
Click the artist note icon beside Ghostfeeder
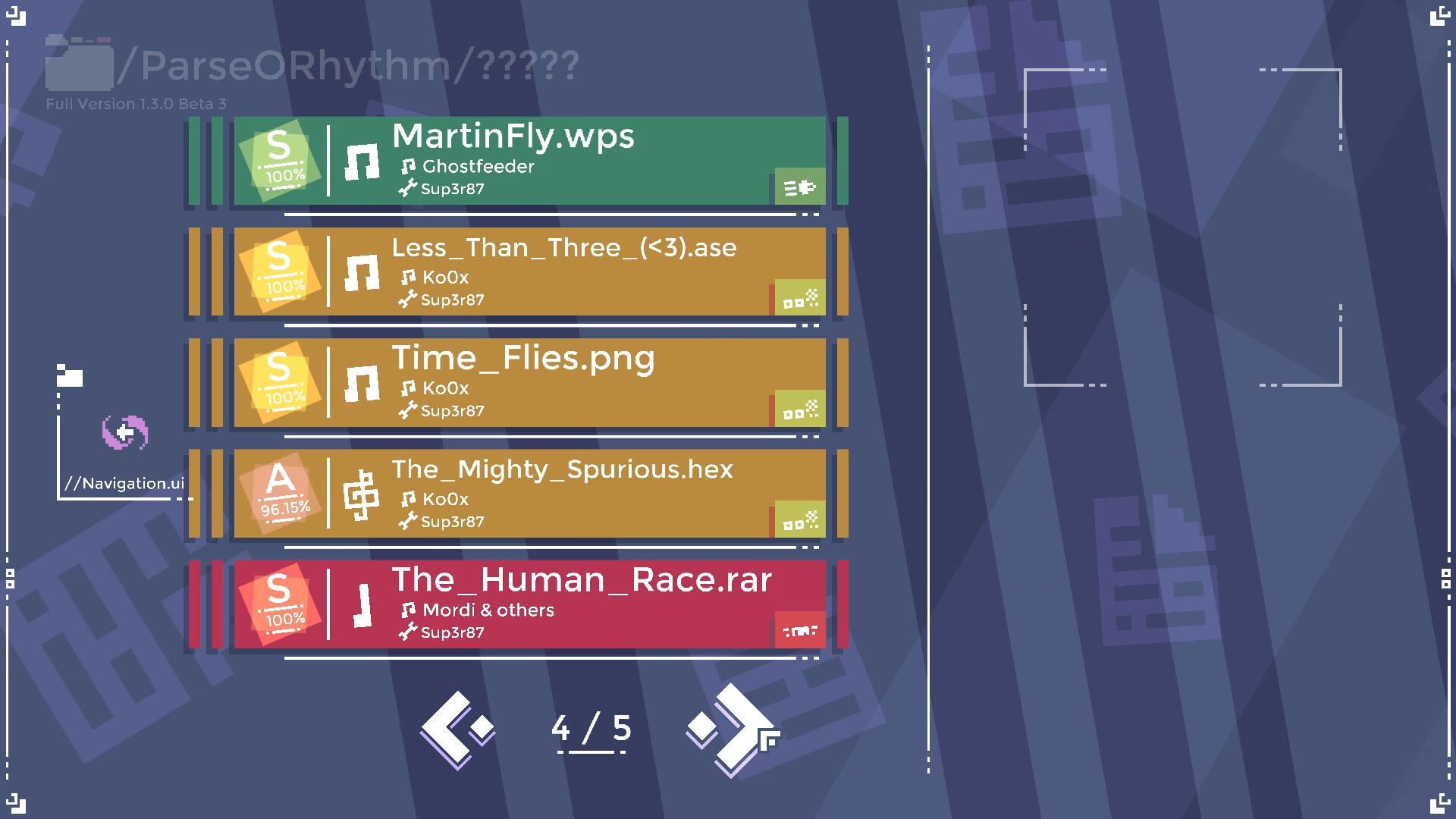coord(409,165)
